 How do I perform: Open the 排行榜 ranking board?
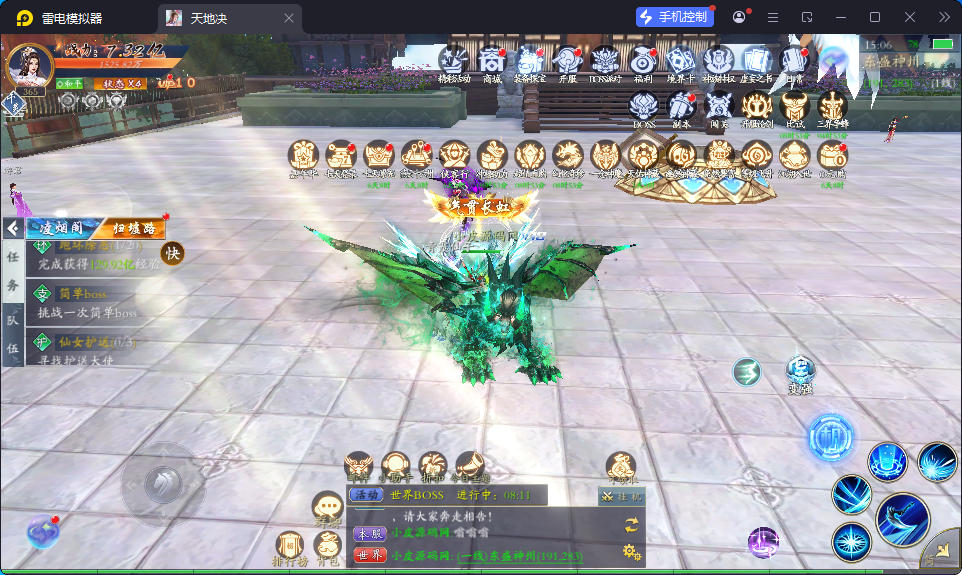point(290,546)
